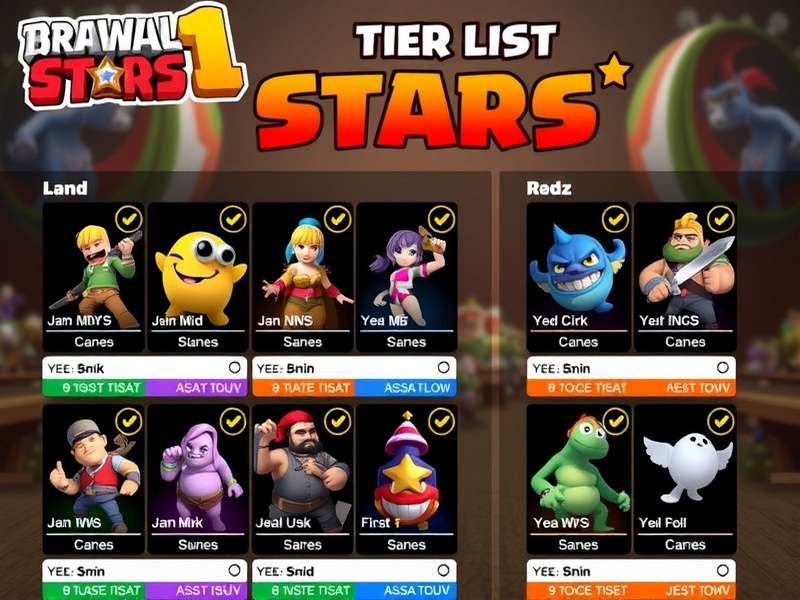Toggle the checkmark on the Yed Cirk card
Image resolution: width=800 pixels, height=600 pixels.
[x=615, y=219]
